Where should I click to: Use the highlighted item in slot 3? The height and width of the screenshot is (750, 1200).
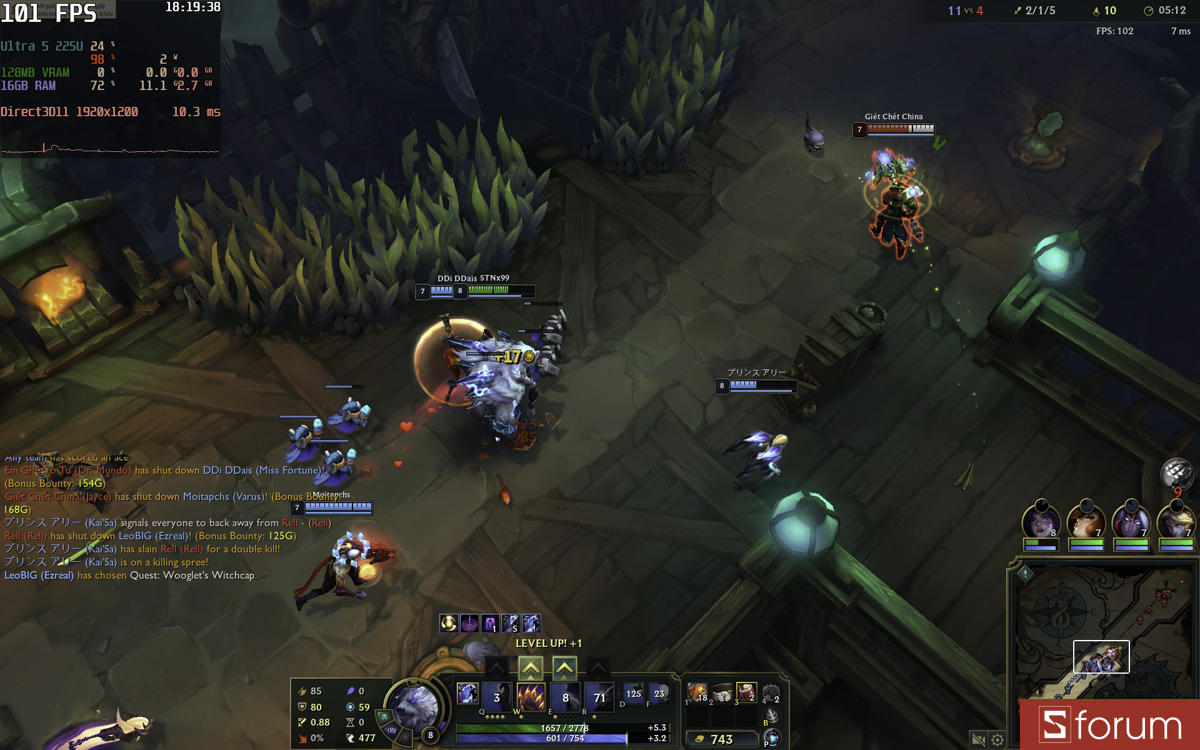(x=746, y=692)
